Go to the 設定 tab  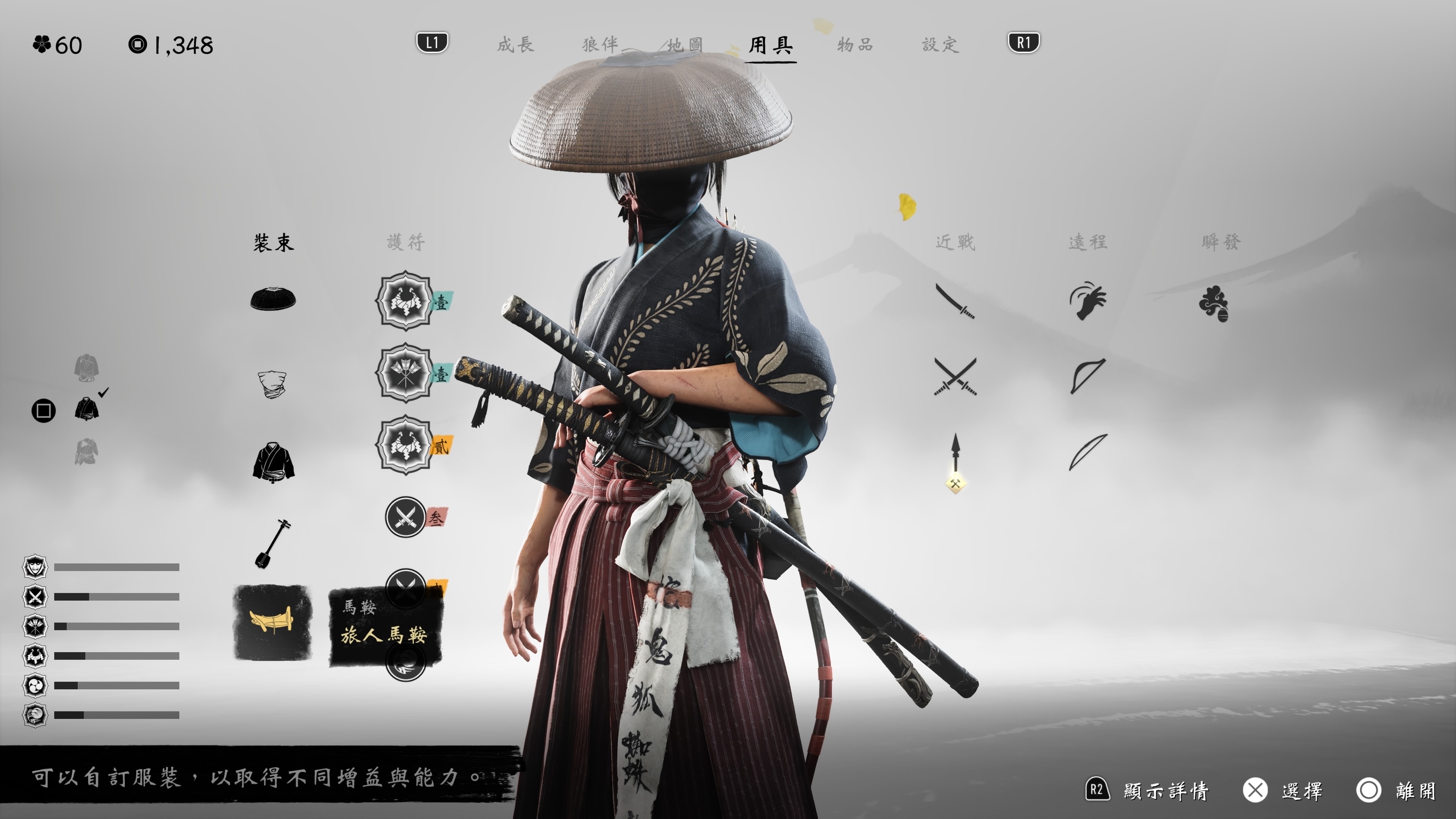pyautogui.click(x=940, y=45)
